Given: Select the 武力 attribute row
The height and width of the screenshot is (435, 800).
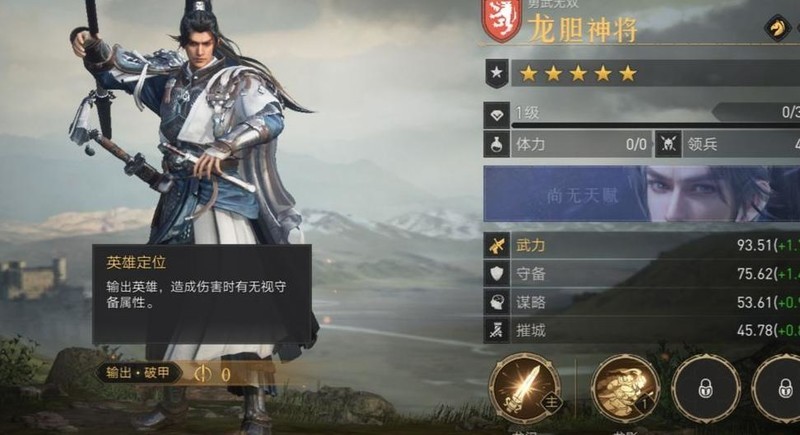Looking at the screenshot, I should pyautogui.click(x=641, y=245).
